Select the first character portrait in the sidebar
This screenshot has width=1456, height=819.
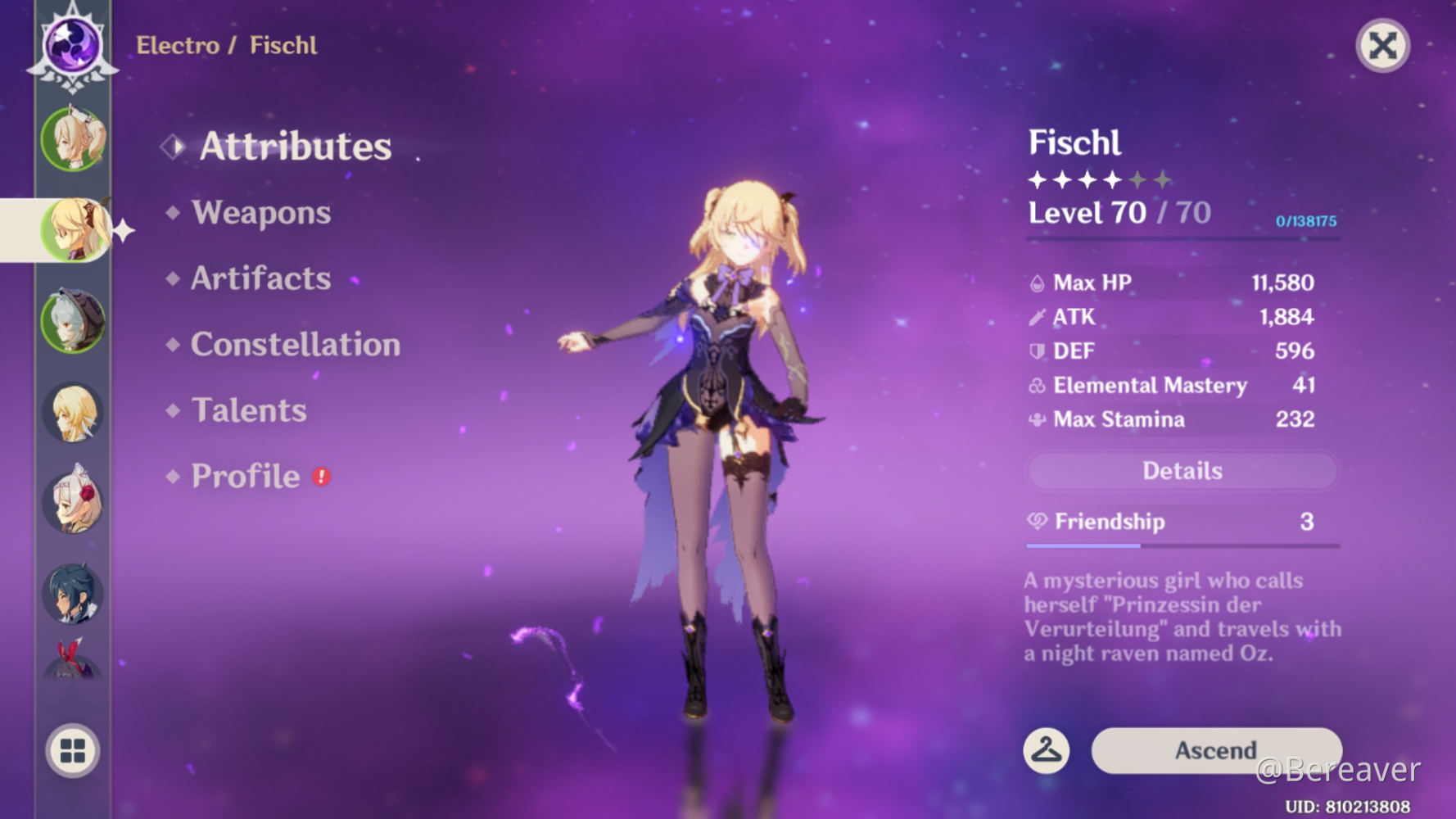[72, 139]
